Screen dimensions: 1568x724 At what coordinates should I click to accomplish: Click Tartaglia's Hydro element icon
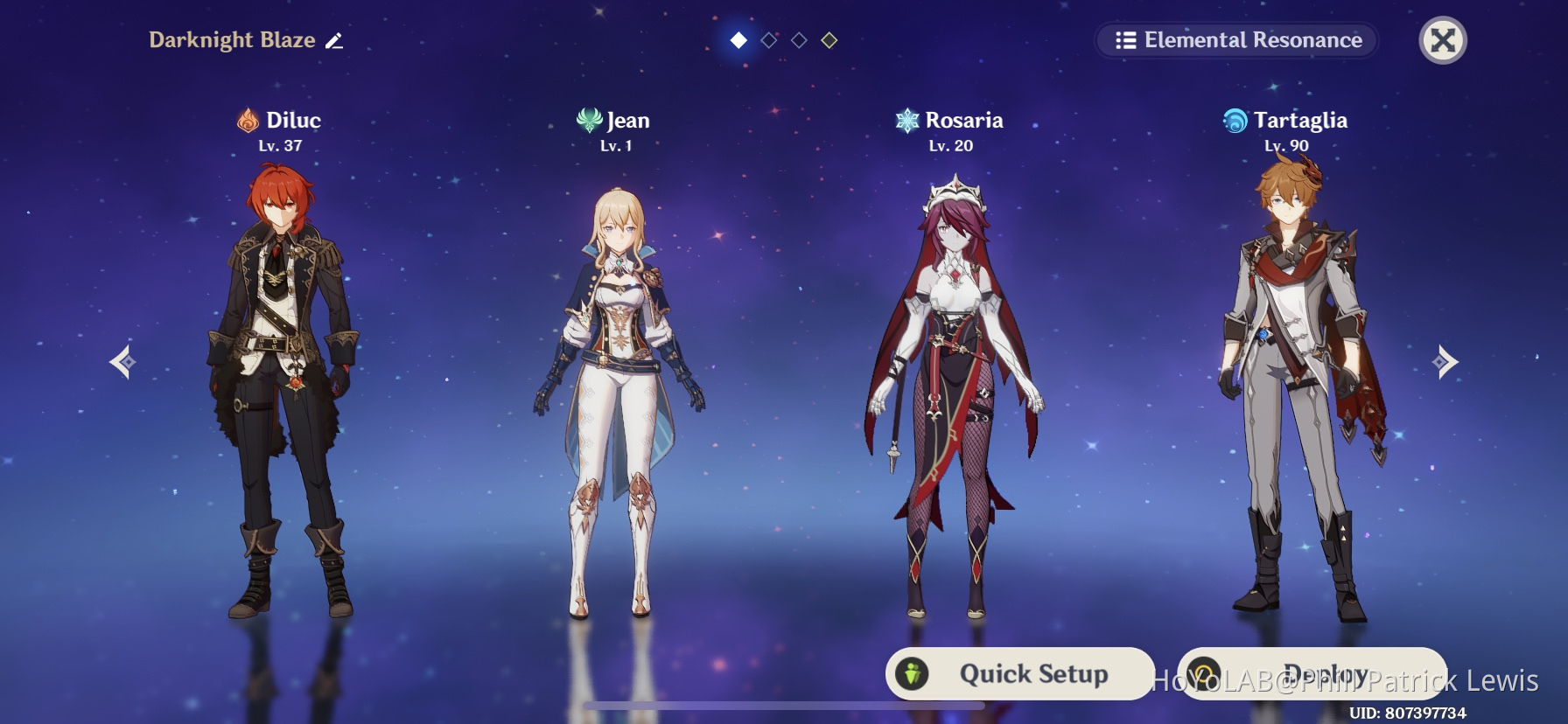coord(1235,120)
